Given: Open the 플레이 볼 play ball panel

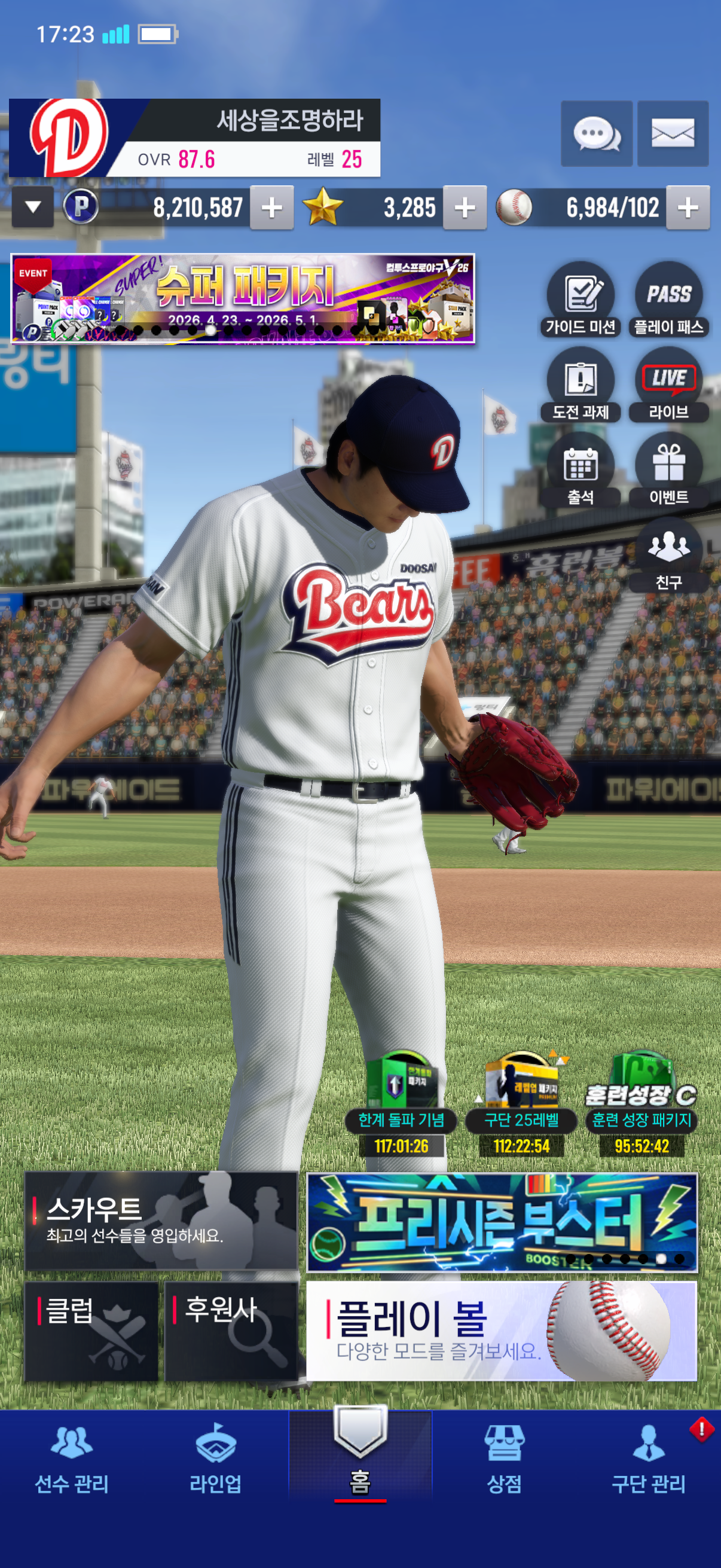Looking at the screenshot, I should coord(502,1331).
